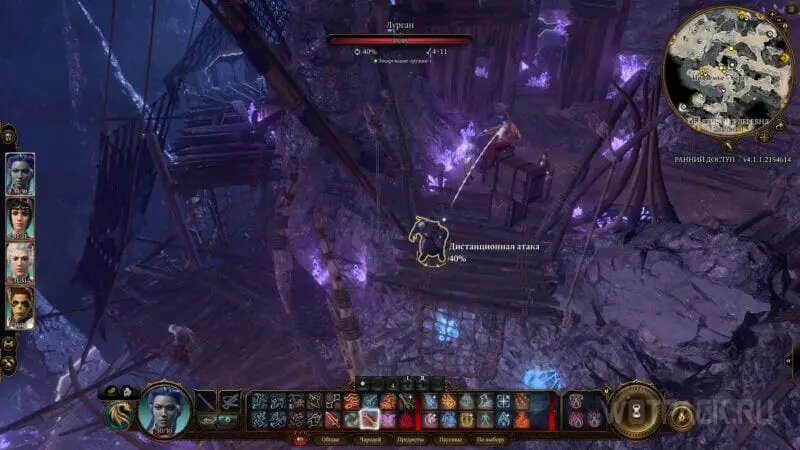The width and height of the screenshot is (800, 450).
Task: Select the melee weapon slot beside portrait
Action: (x=207, y=402)
